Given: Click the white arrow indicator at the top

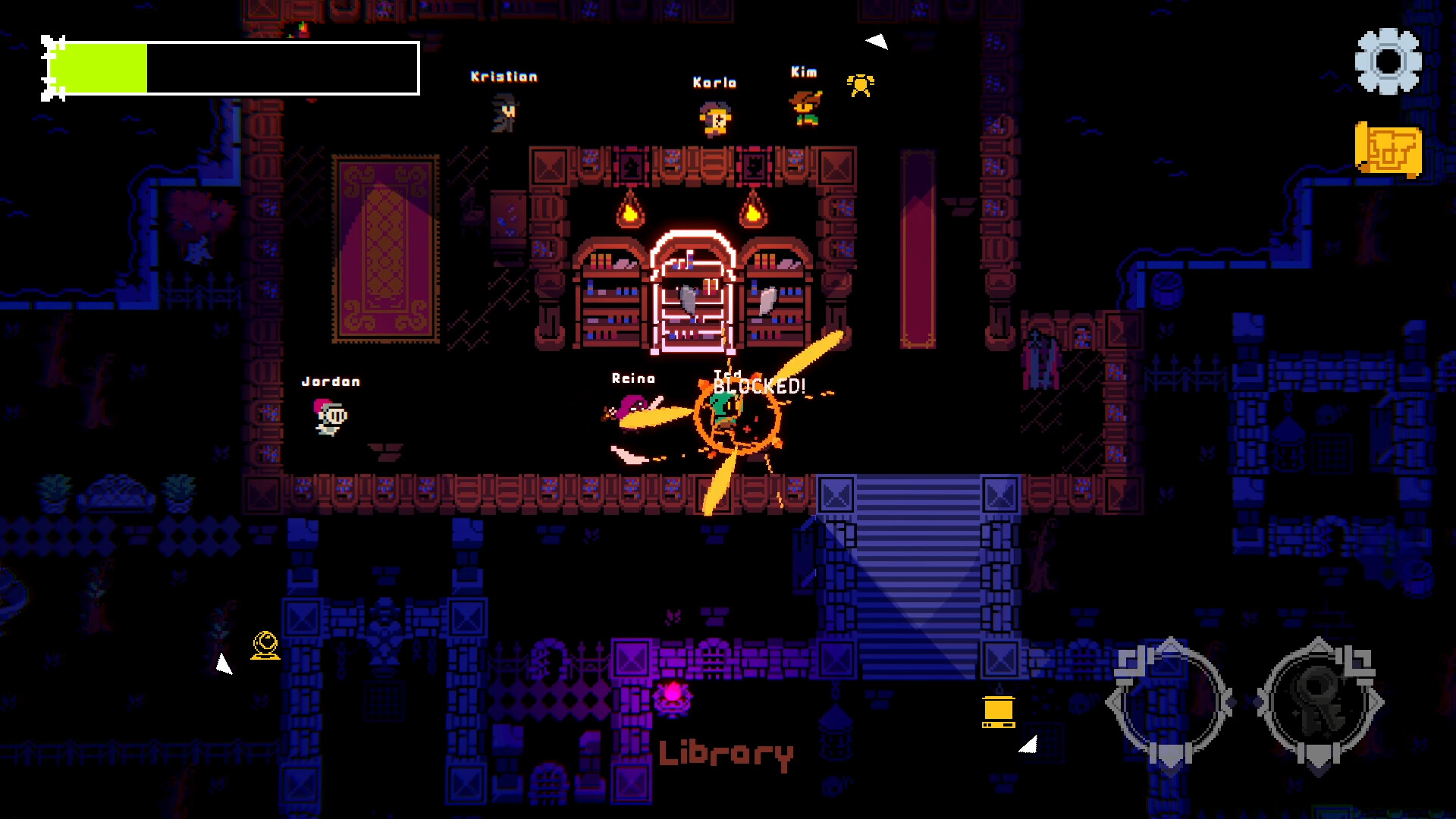Looking at the screenshot, I should (878, 42).
